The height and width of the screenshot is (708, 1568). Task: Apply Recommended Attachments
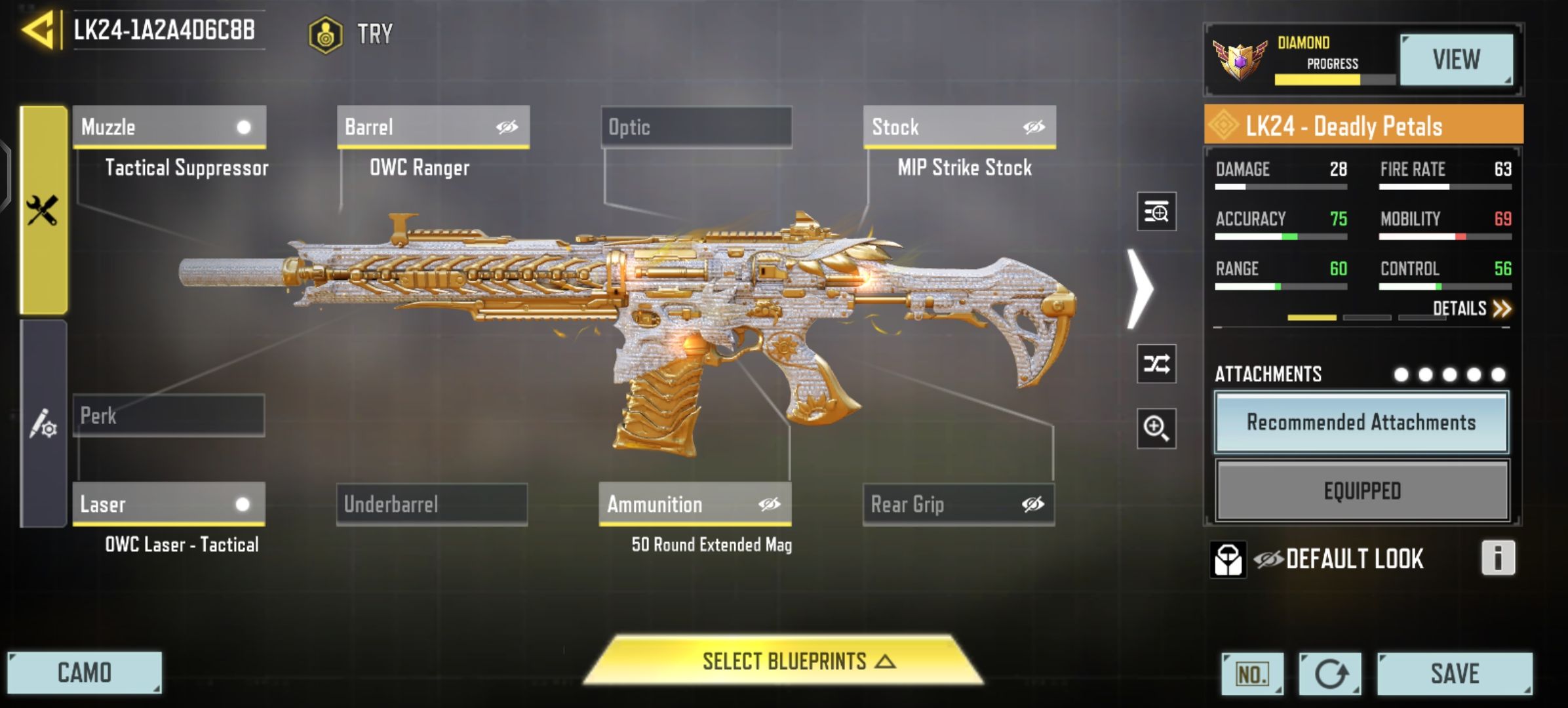point(1362,422)
